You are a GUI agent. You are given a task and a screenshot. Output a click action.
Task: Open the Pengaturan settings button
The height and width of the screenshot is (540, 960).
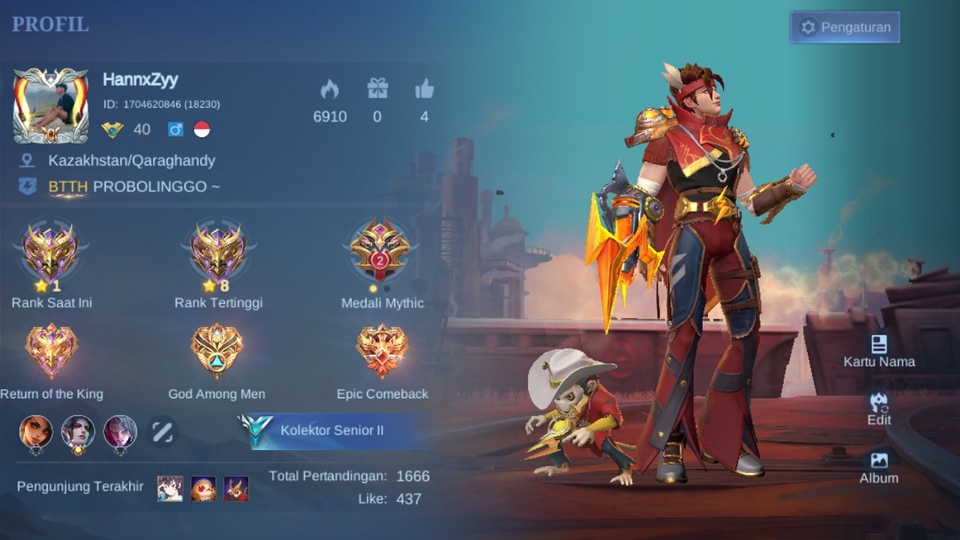coord(845,27)
